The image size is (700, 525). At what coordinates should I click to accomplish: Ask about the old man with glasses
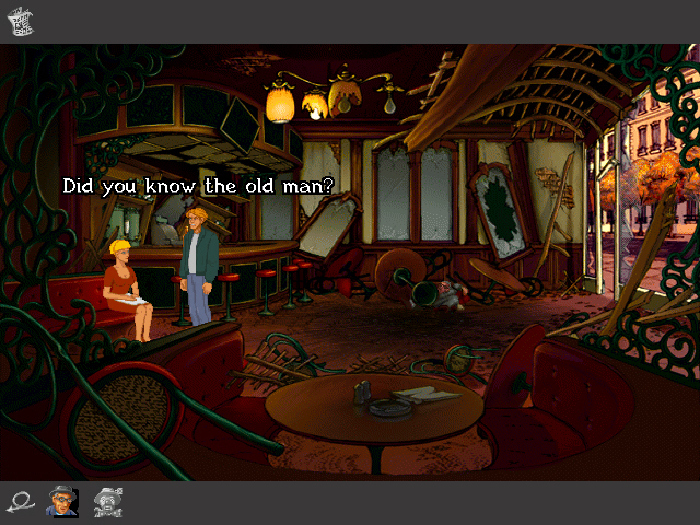pyautogui.click(x=62, y=500)
